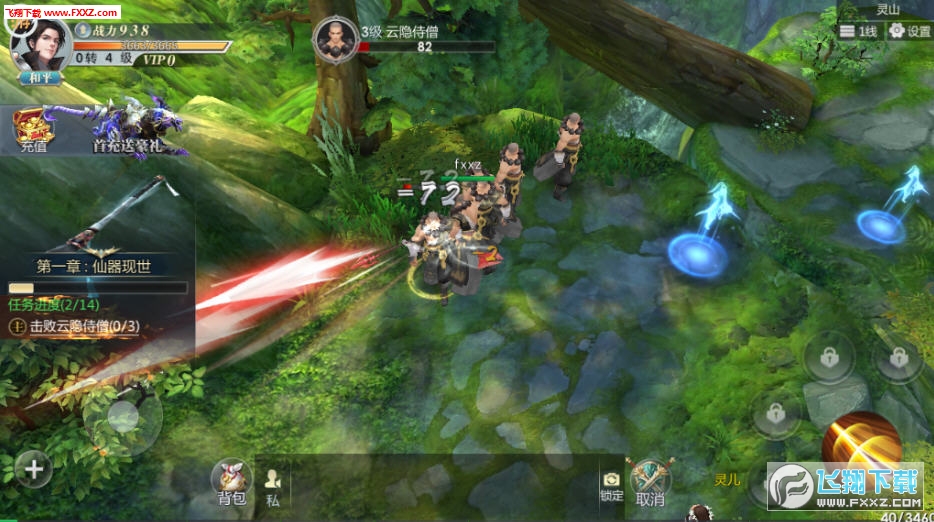This screenshot has height=522, width=934.
Task: Open the 首充送豪礼 first-recharge gift offer
Action: [138, 129]
